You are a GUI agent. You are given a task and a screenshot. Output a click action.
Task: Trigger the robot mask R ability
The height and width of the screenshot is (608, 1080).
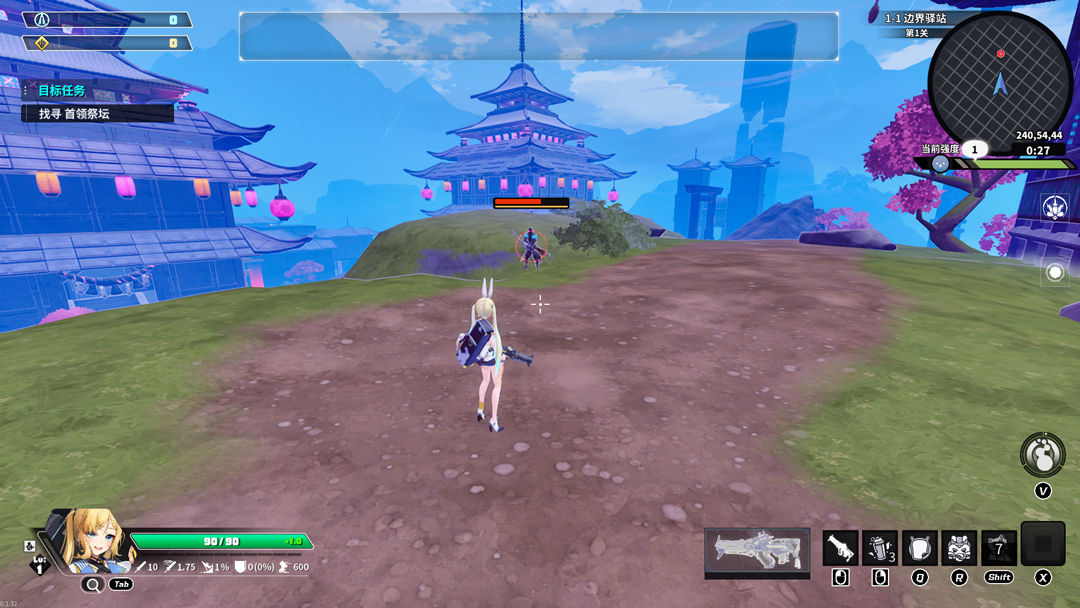pos(959,548)
